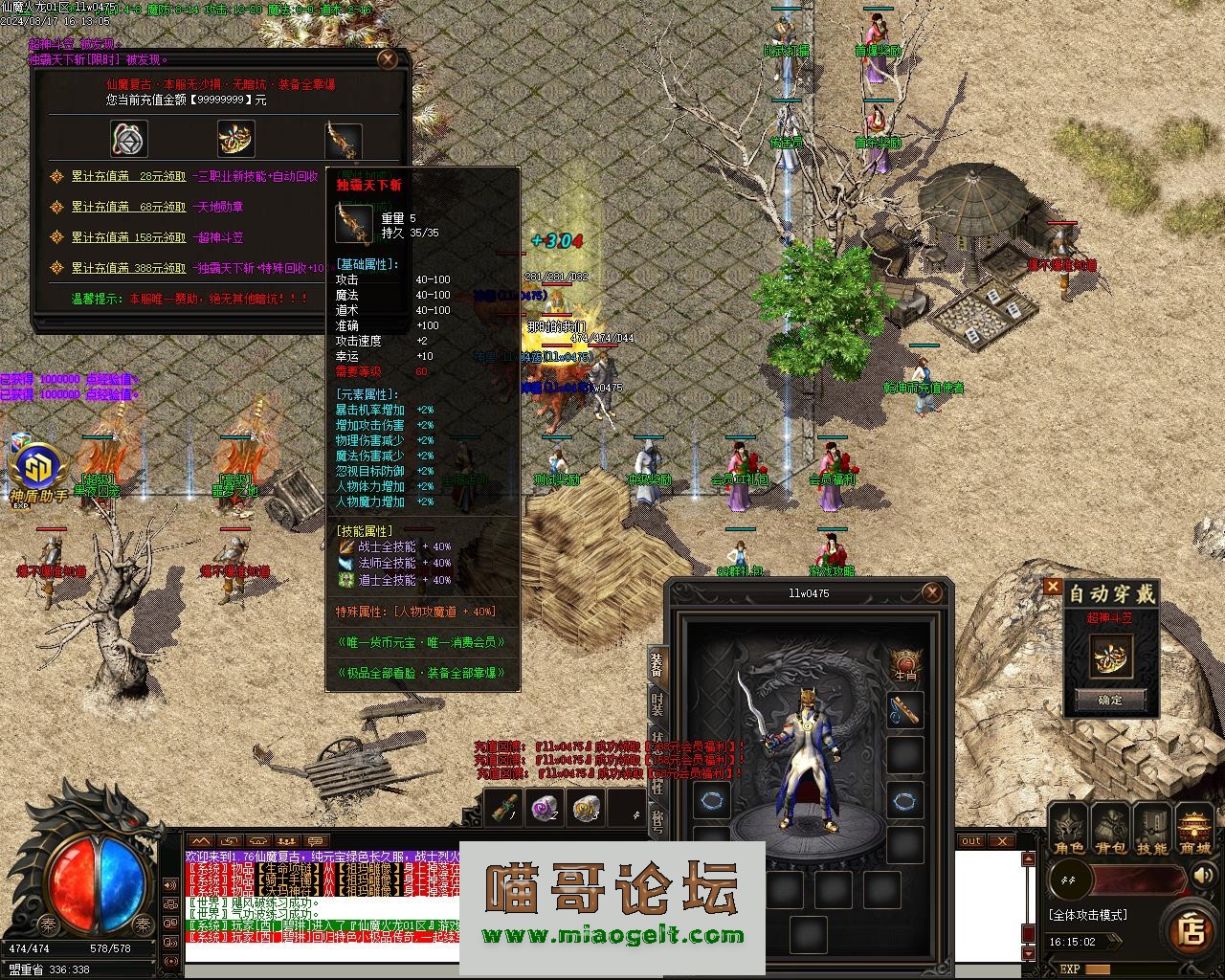Claim the 158元 cumulative recharge reward

click(129, 237)
